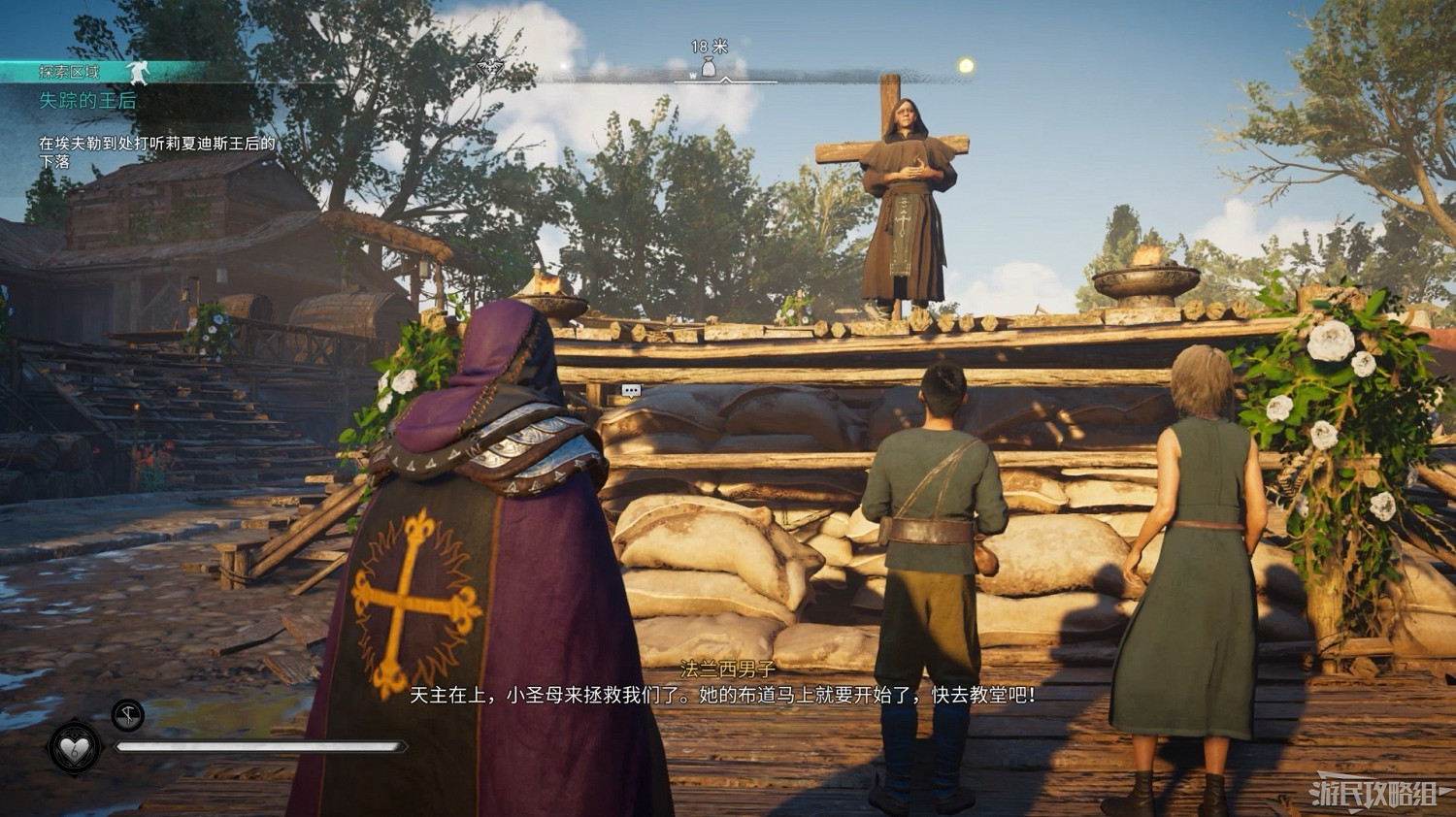
Task: Click the heart-shaped adrenaline icon showing 6
Action: click(75, 747)
